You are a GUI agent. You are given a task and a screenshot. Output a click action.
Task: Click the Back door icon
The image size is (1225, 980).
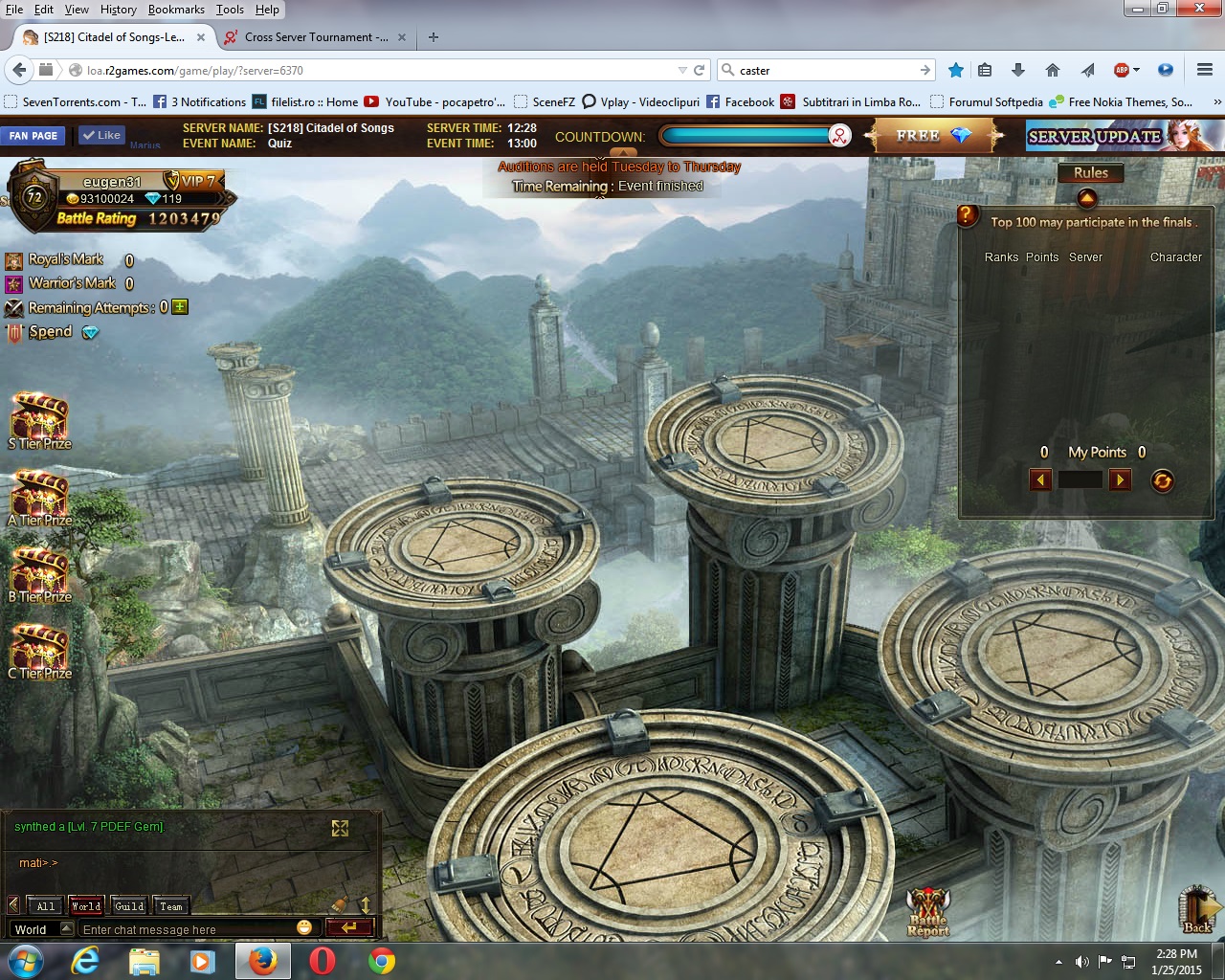click(1198, 909)
